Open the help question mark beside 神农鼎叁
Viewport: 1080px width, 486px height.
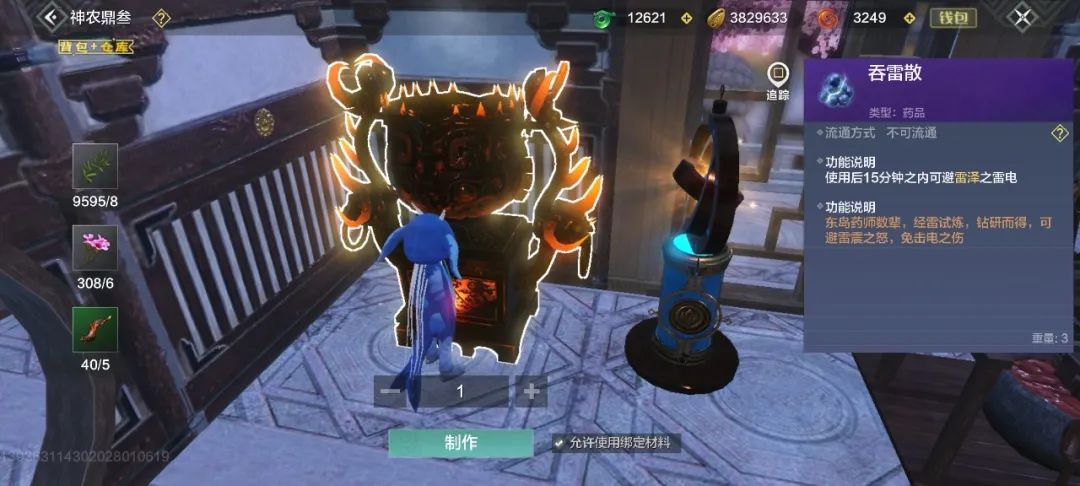[162, 18]
